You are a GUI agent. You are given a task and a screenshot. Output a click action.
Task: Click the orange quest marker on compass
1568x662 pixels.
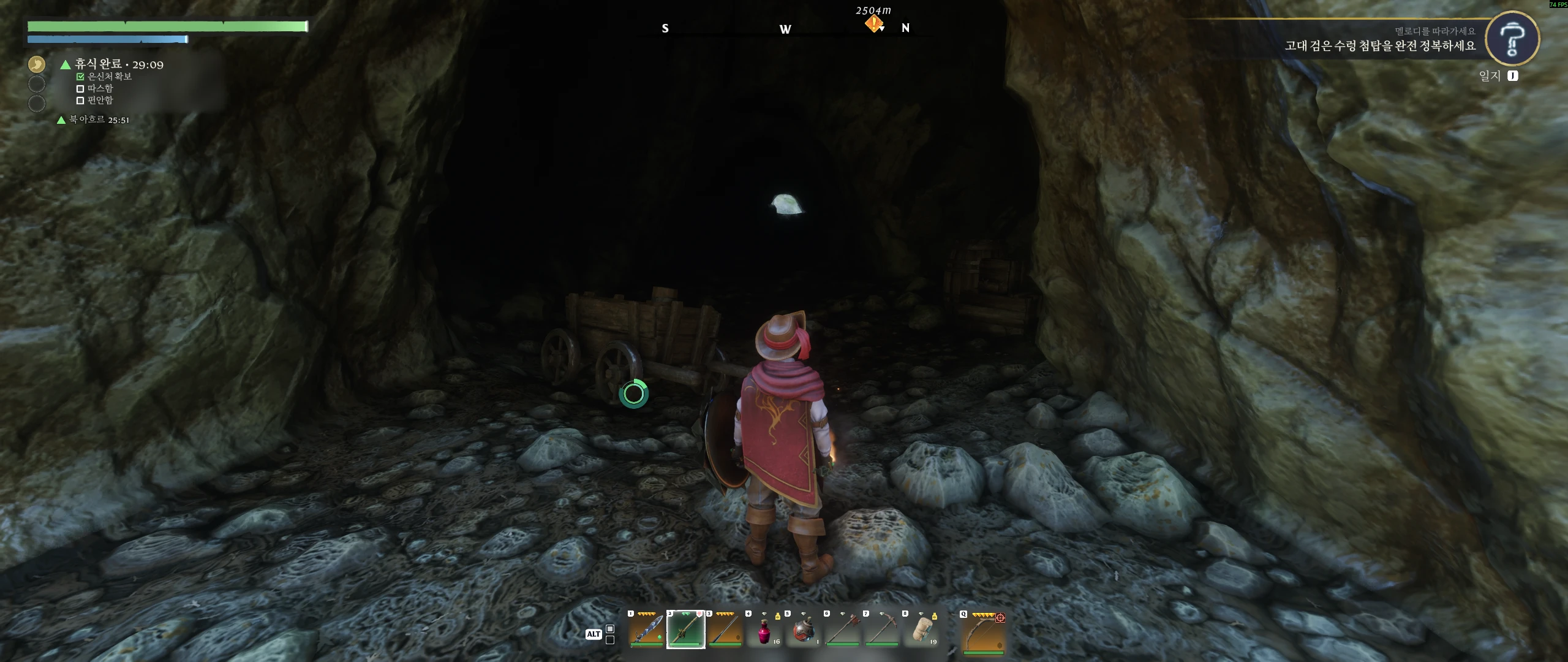coord(874,24)
